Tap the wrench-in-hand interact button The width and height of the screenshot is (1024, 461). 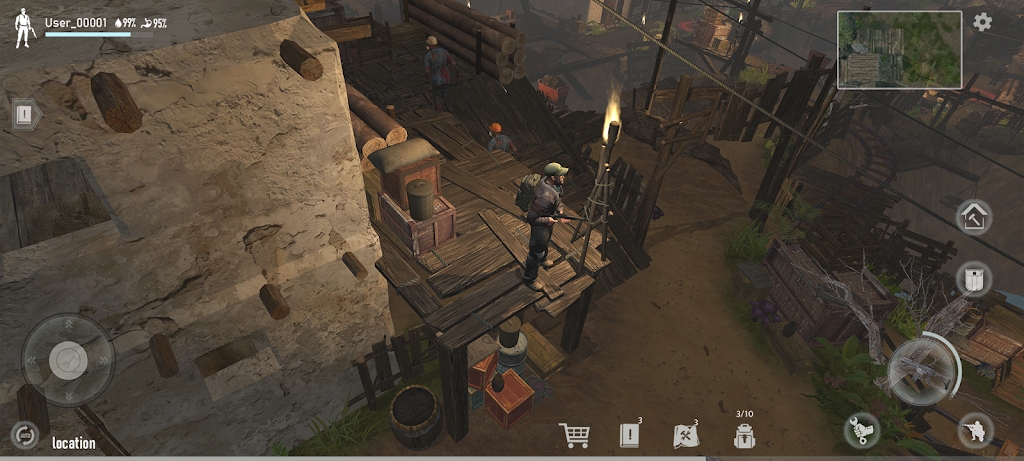pyautogui.click(x=861, y=430)
